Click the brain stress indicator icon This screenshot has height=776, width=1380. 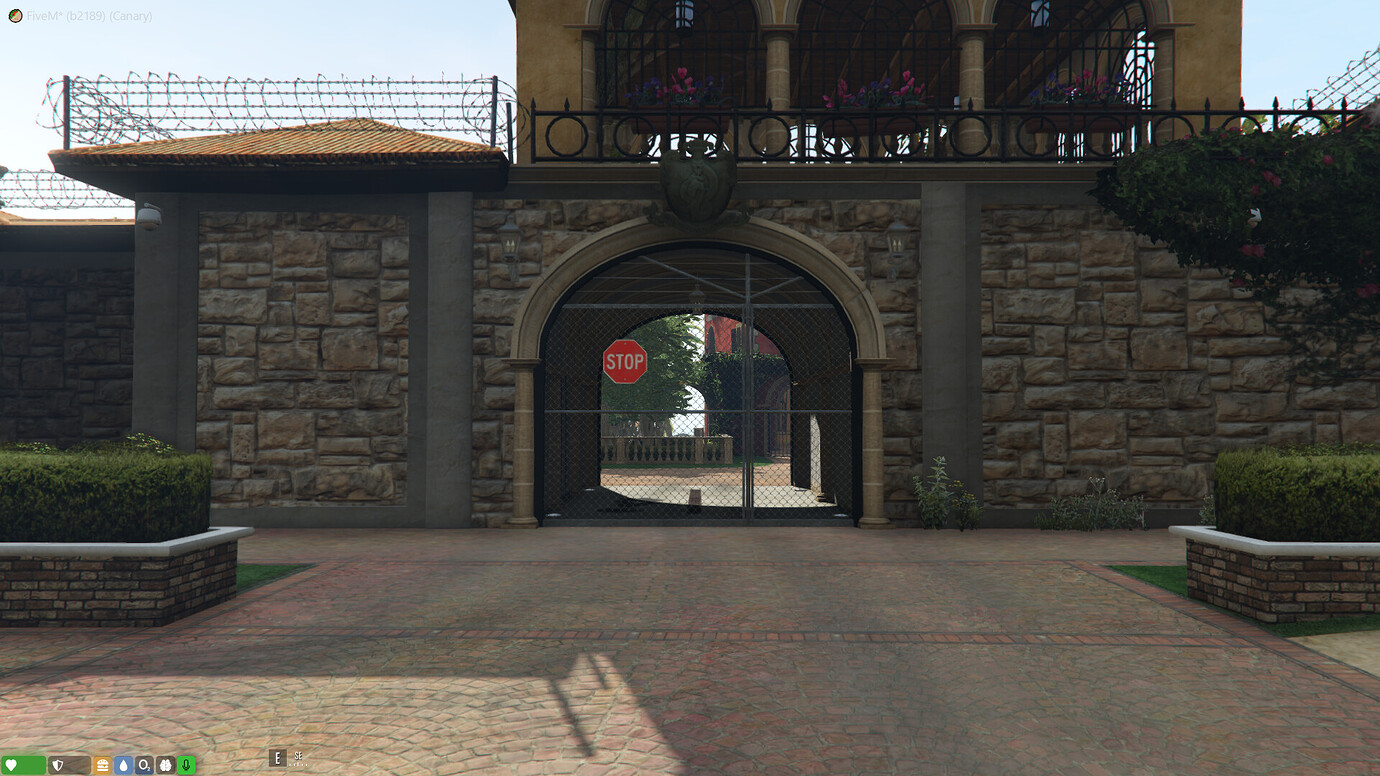165,763
